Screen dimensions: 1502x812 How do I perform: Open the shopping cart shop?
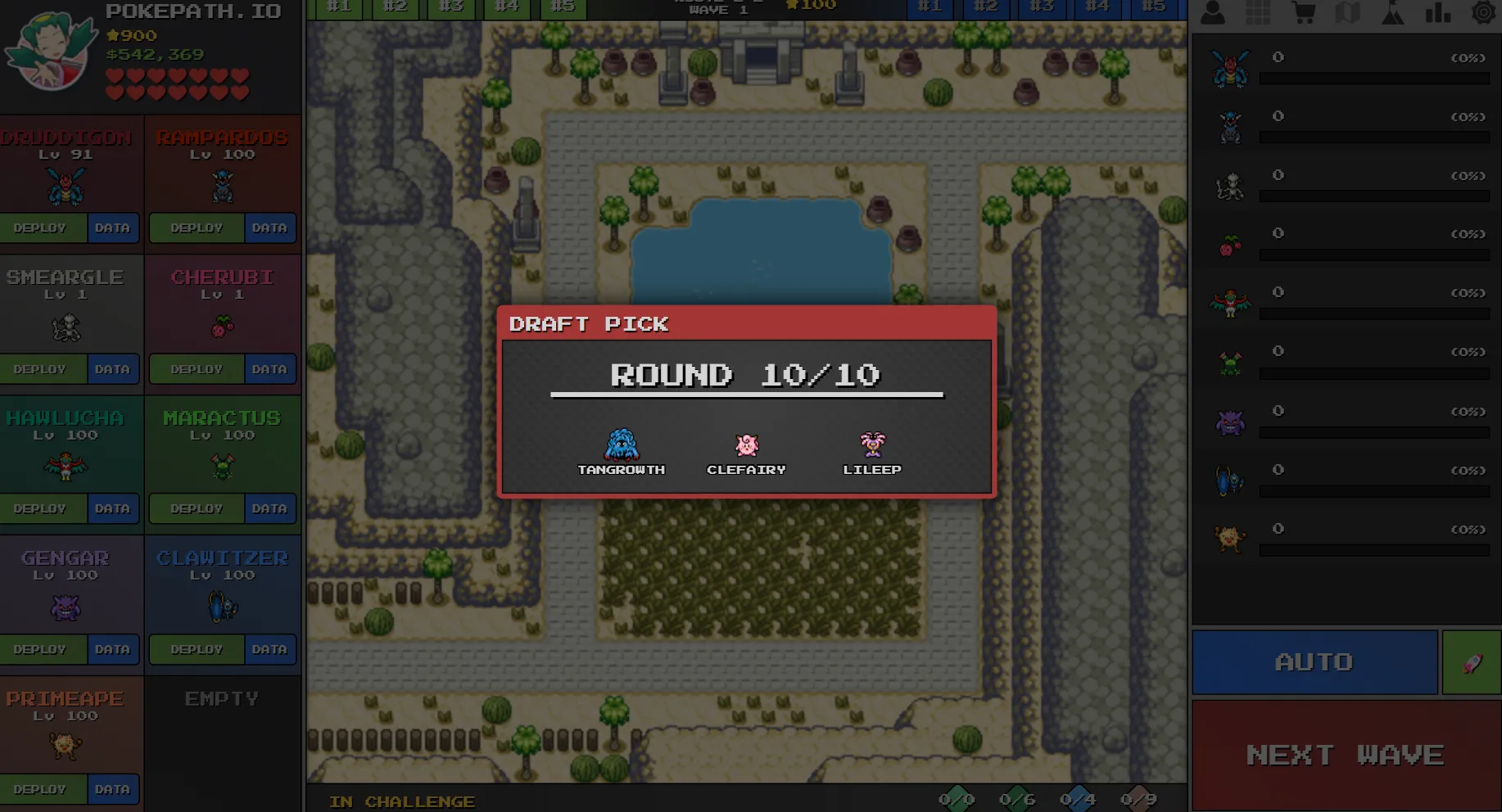[x=1305, y=13]
